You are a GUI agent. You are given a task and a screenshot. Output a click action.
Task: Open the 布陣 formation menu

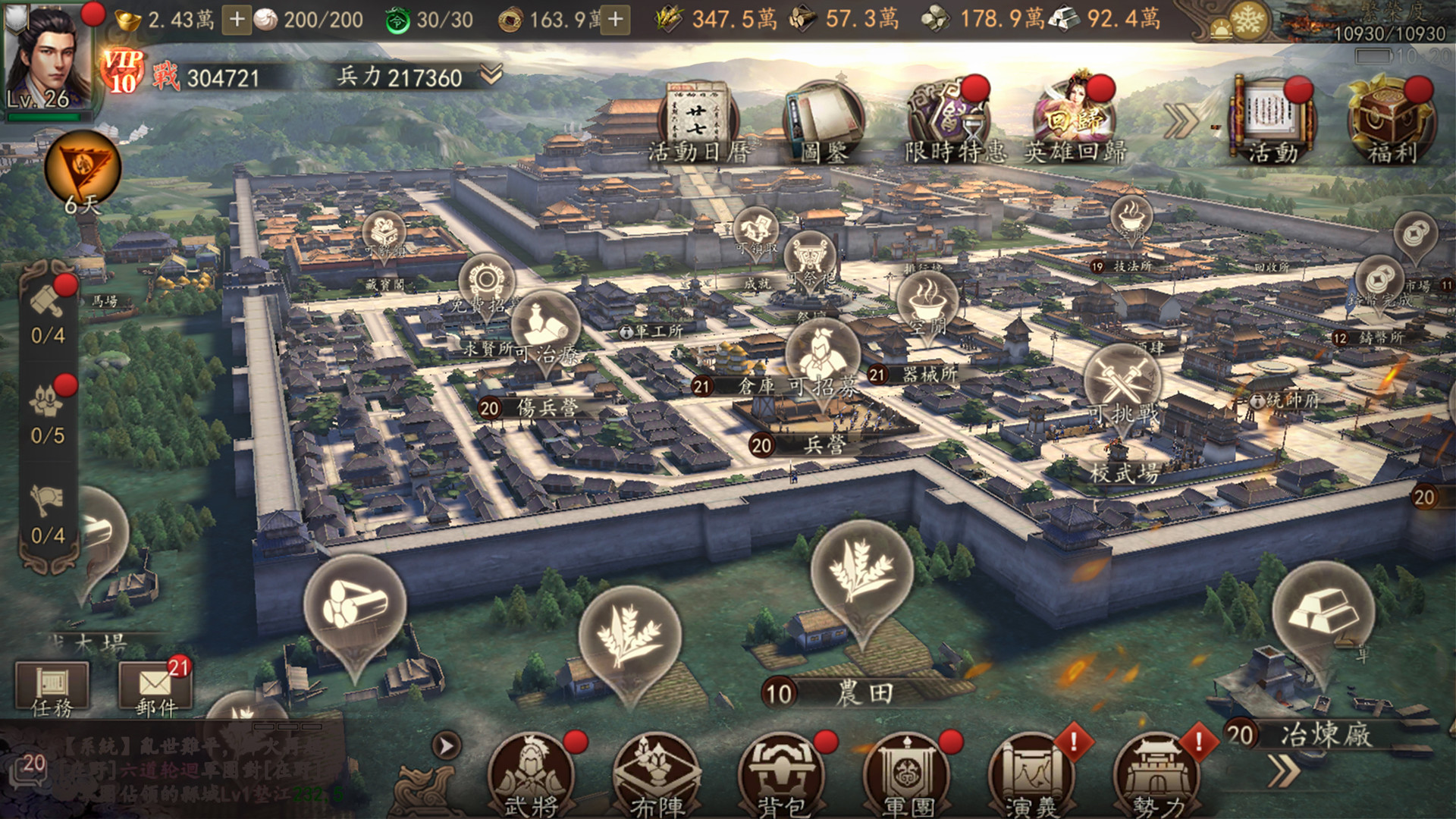(x=656, y=775)
